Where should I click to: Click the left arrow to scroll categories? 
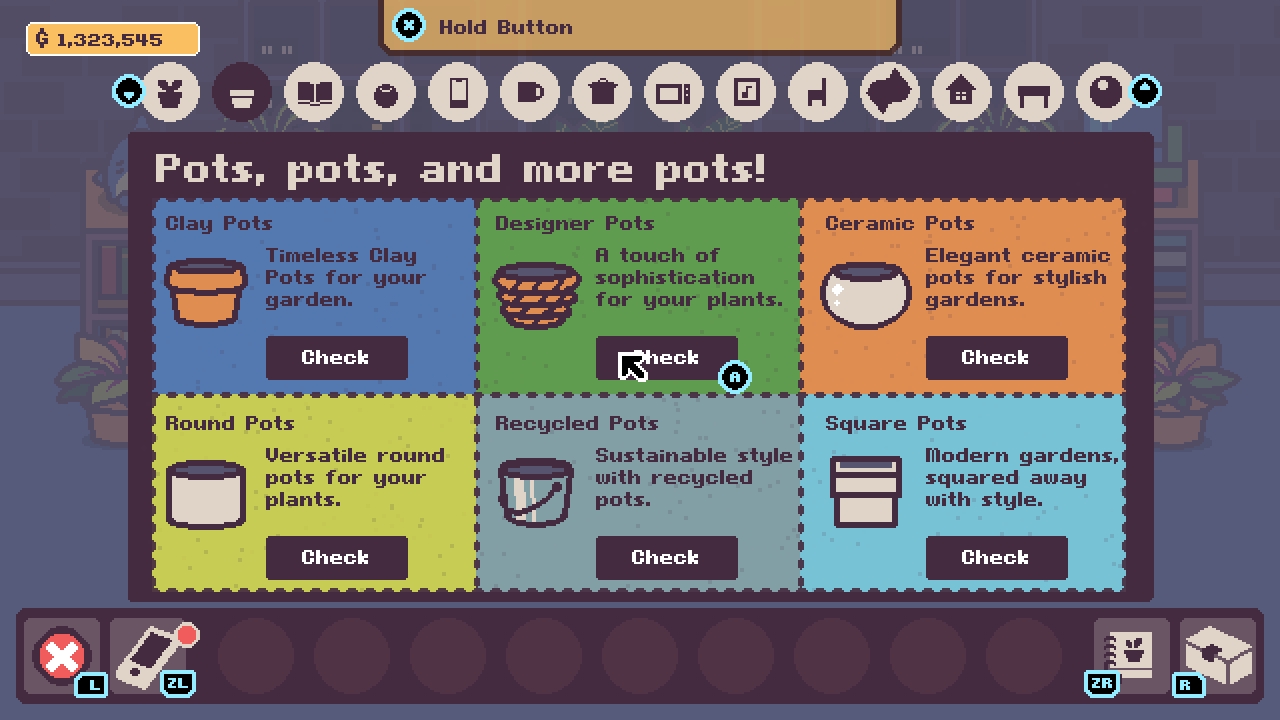(x=128, y=91)
